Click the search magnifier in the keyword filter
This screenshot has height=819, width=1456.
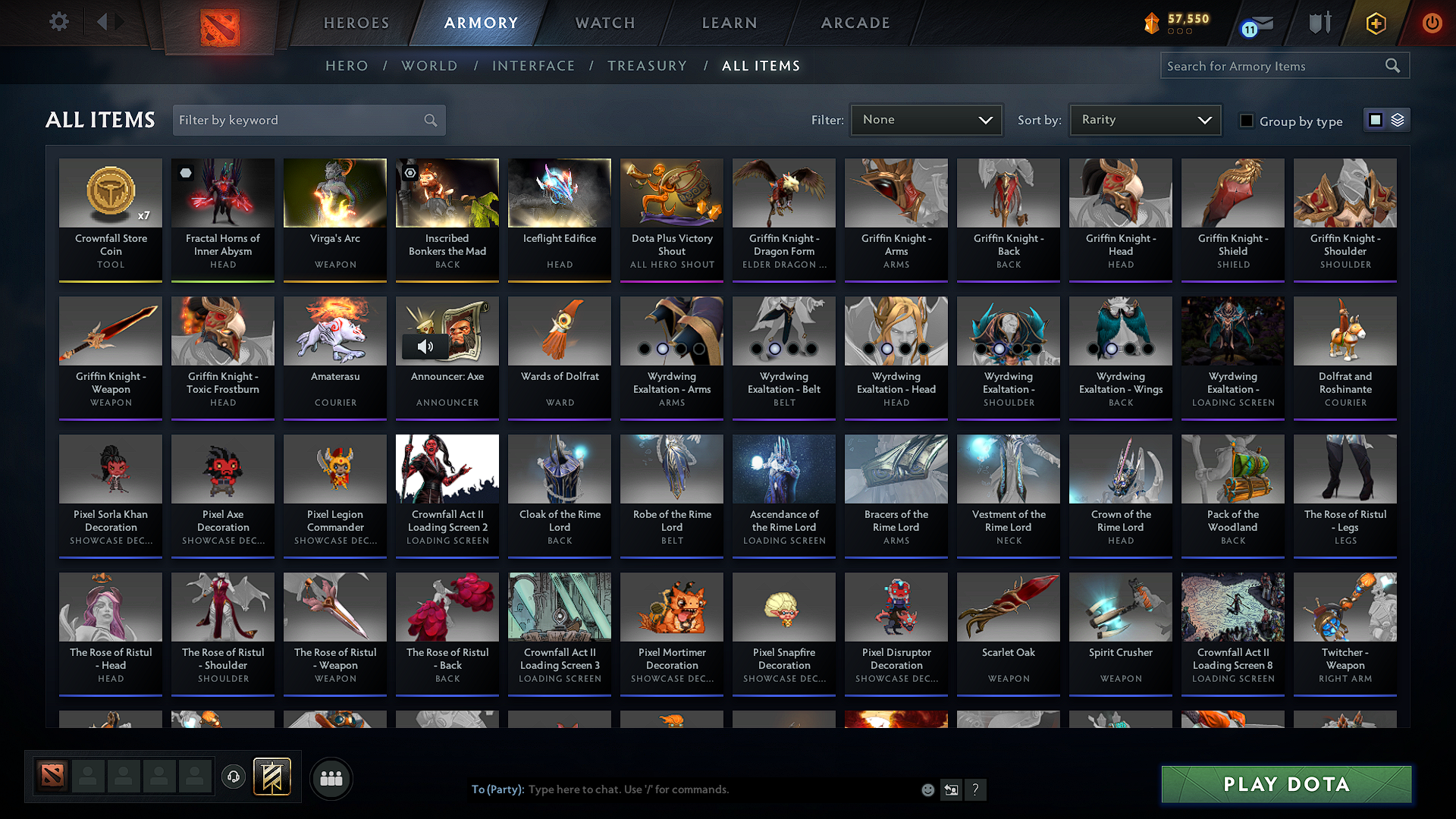pyautogui.click(x=429, y=120)
